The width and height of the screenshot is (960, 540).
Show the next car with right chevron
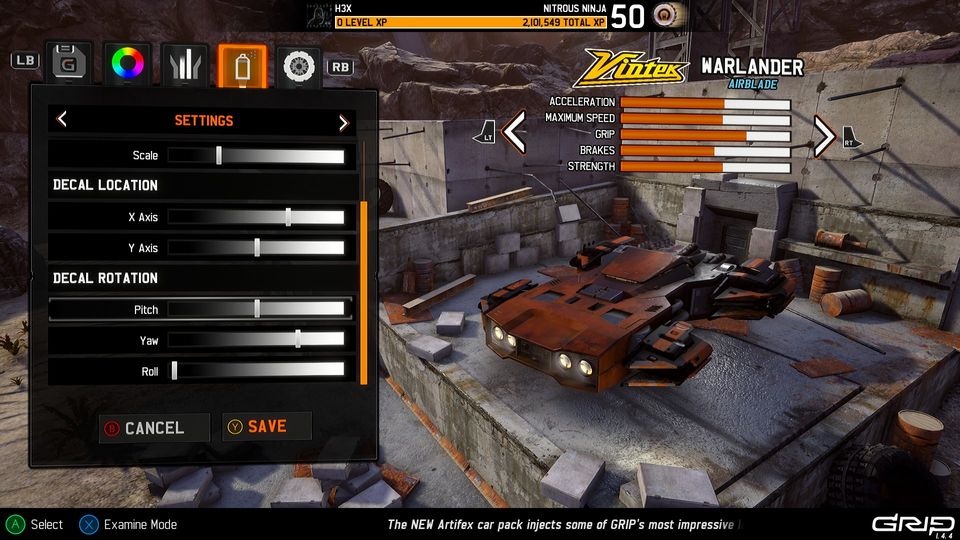click(x=823, y=135)
